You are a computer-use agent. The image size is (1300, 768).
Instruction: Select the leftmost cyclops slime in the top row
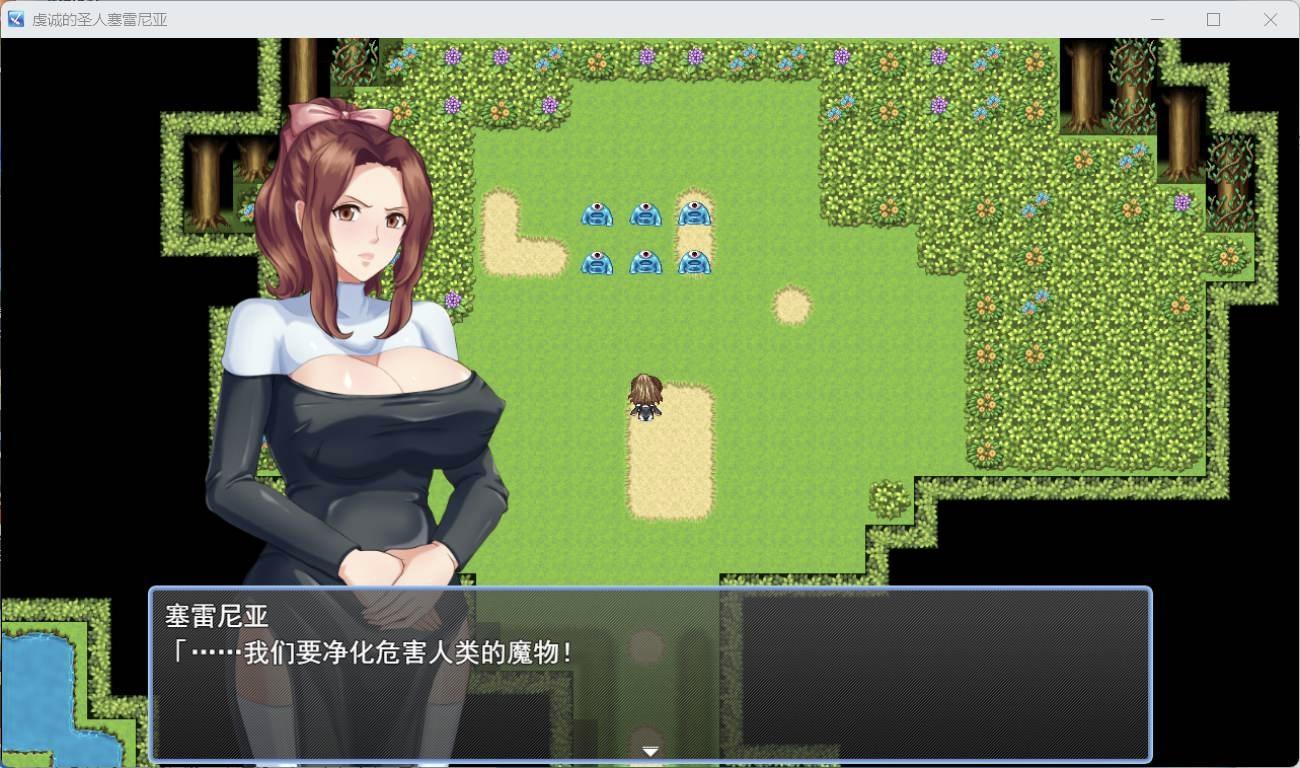click(x=597, y=213)
